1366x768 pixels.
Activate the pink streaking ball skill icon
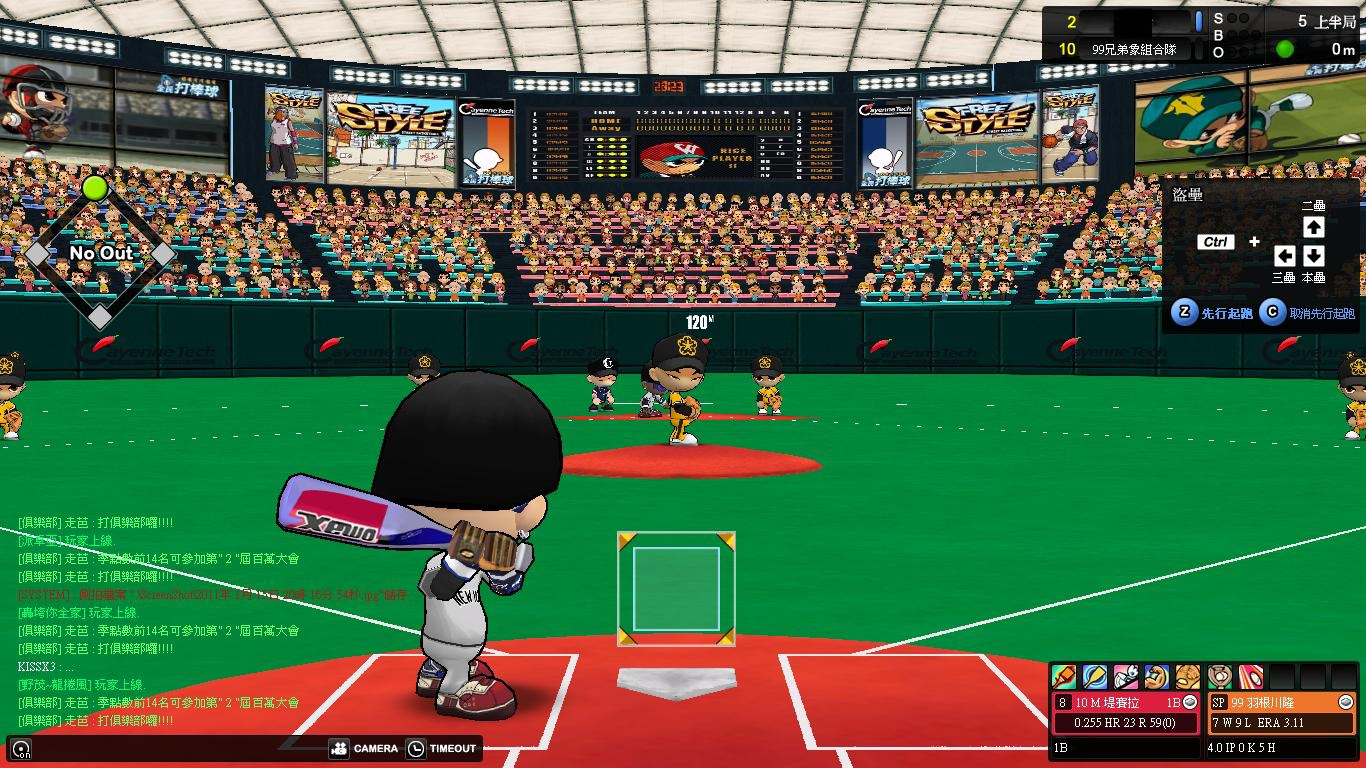1251,677
